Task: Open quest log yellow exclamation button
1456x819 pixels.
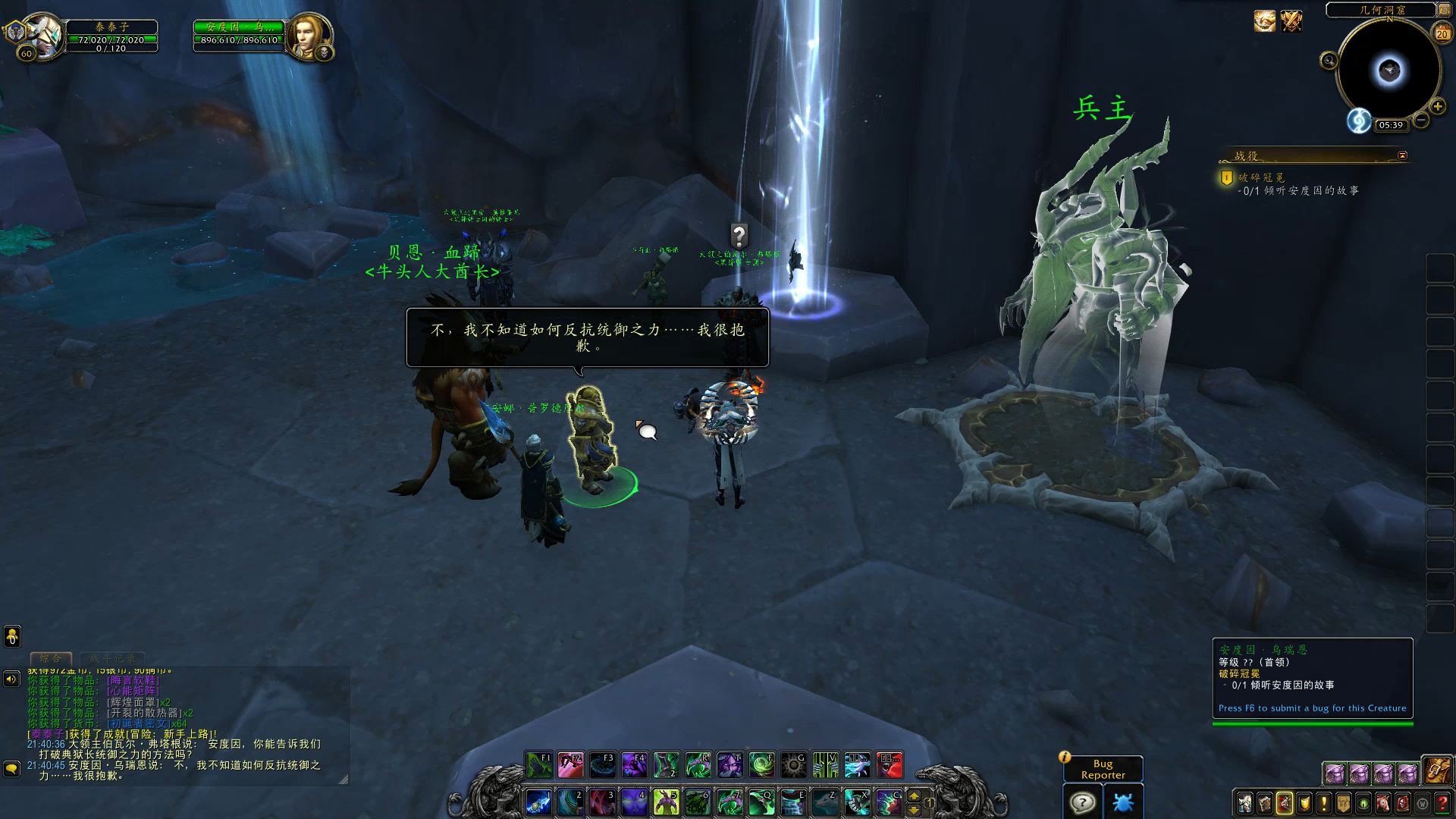Action: pos(1324,803)
